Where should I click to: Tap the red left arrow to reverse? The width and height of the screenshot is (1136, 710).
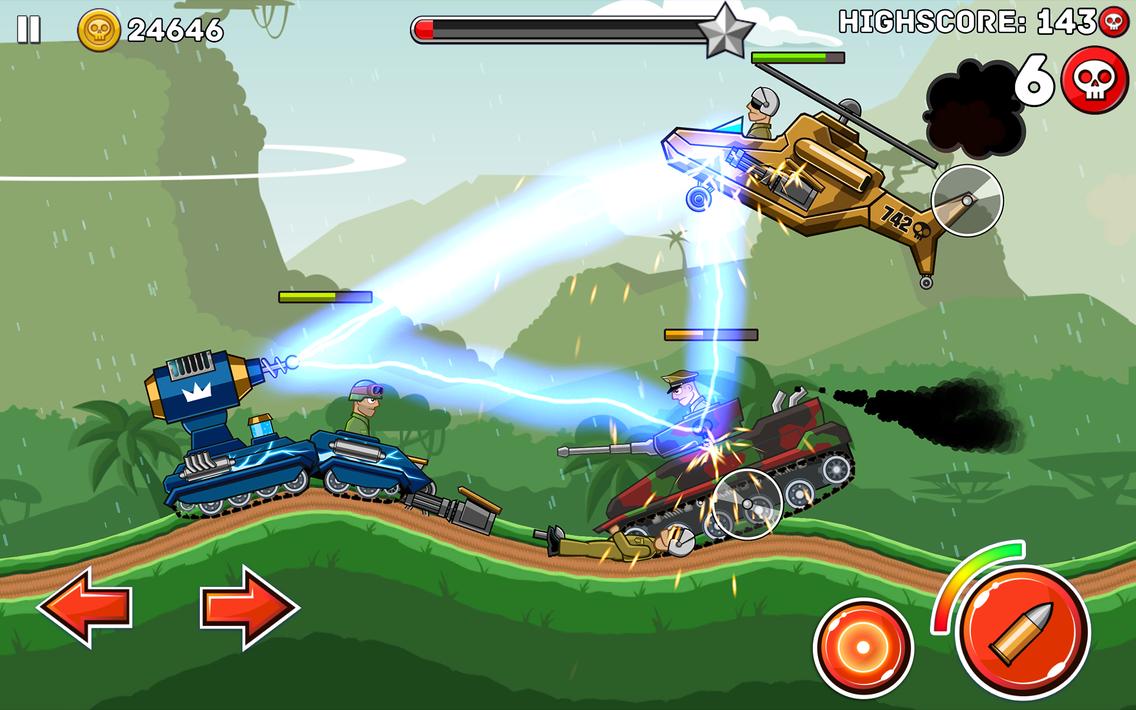click(85, 606)
